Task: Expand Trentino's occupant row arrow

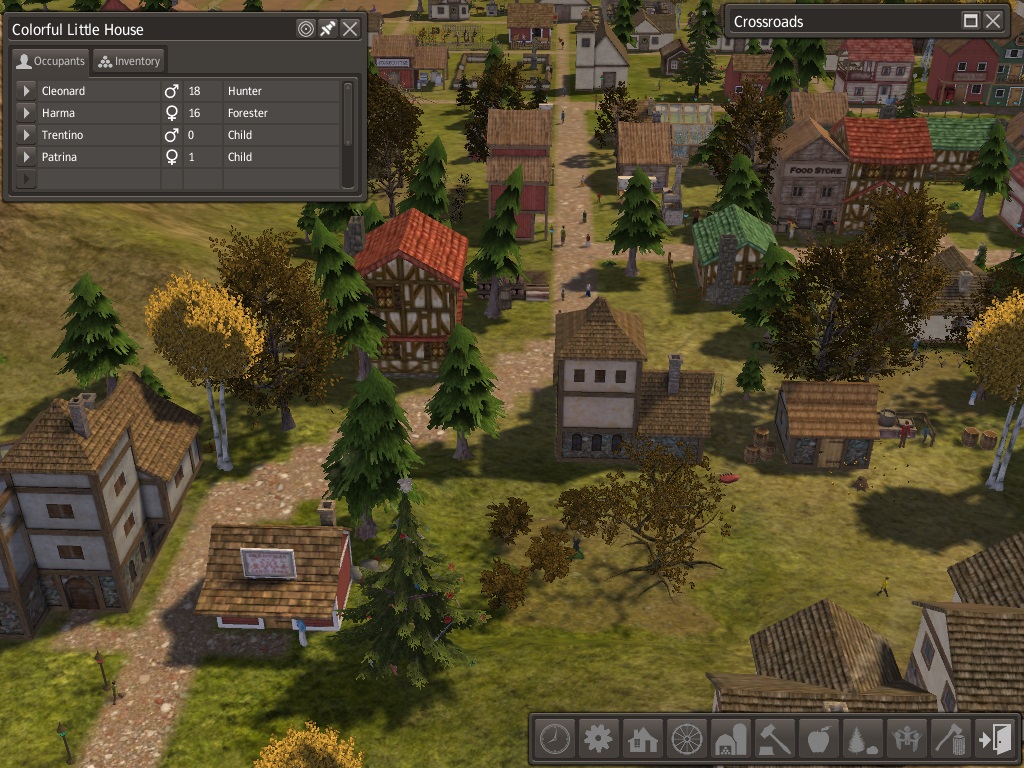Action: 27,135
